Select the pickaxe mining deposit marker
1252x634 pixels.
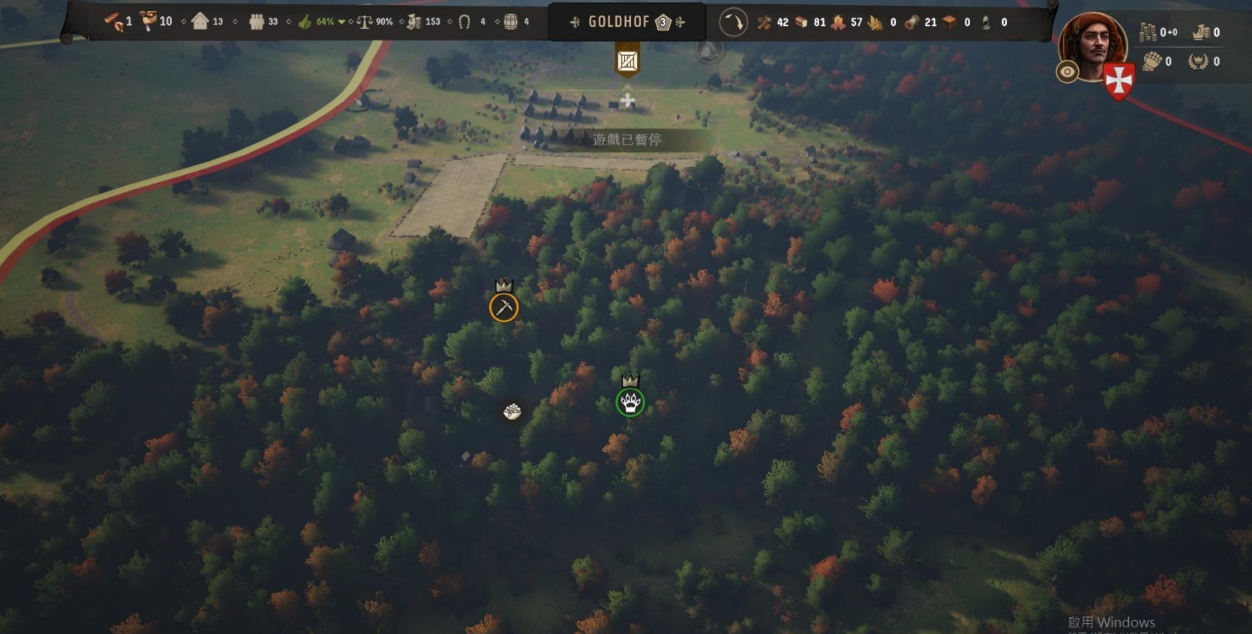[x=504, y=307]
